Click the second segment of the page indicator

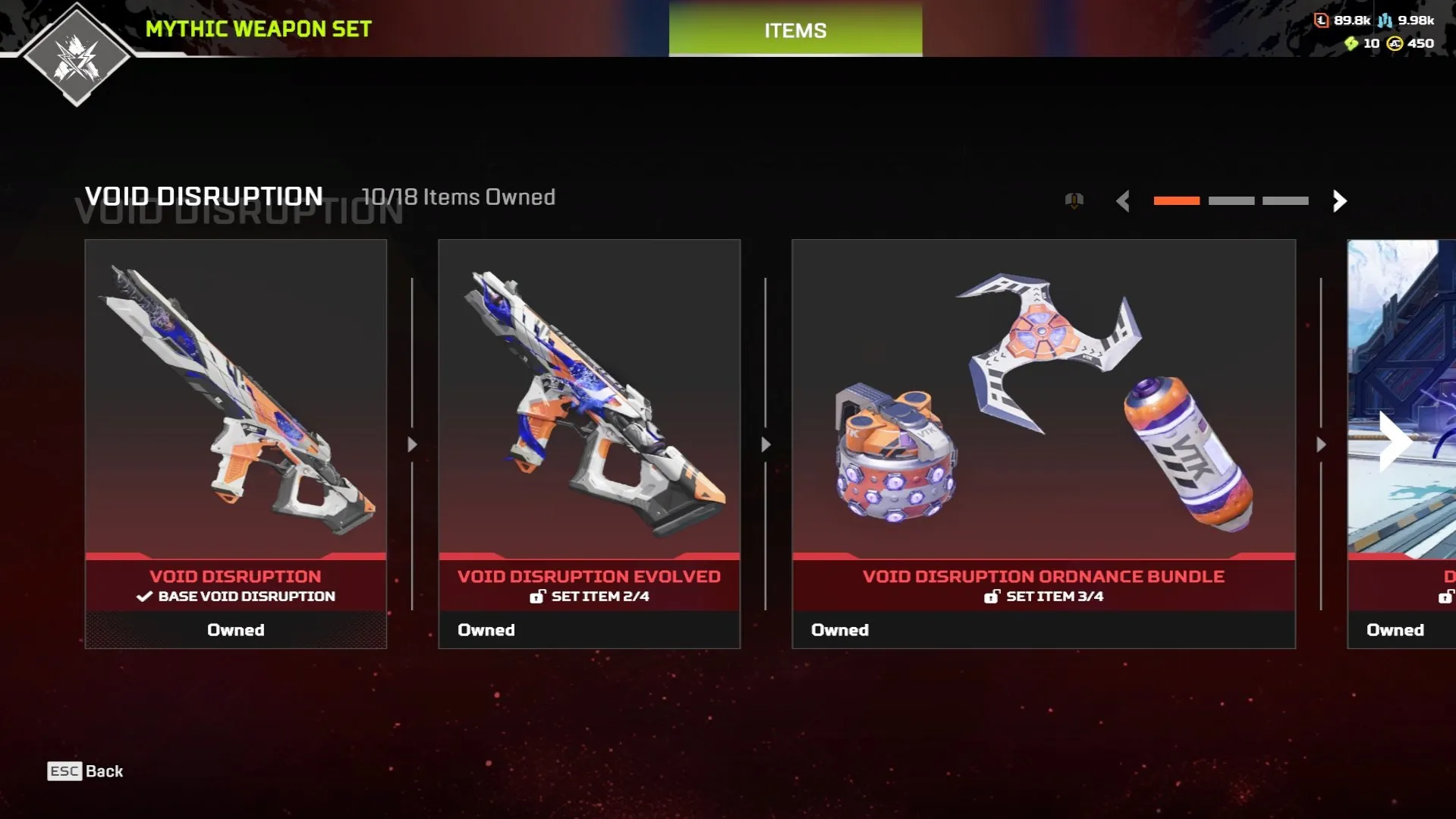click(x=1231, y=200)
